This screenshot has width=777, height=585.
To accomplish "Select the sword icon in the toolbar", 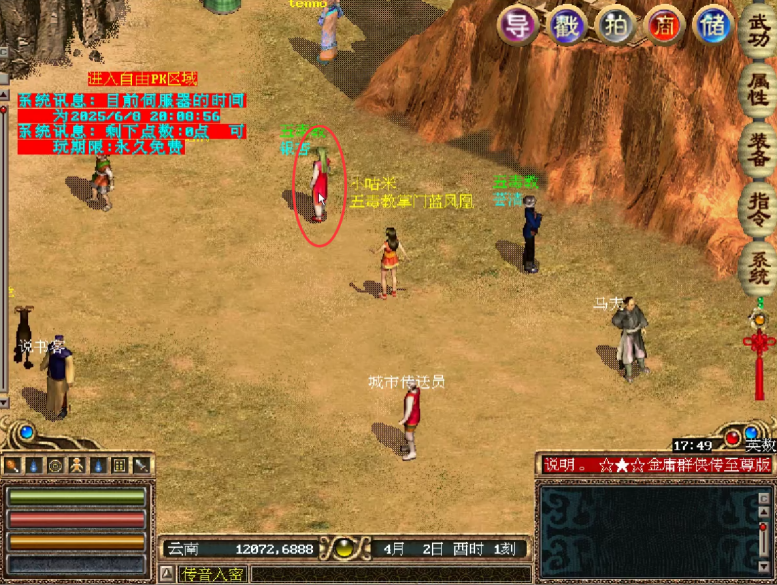I will click(141, 465).
